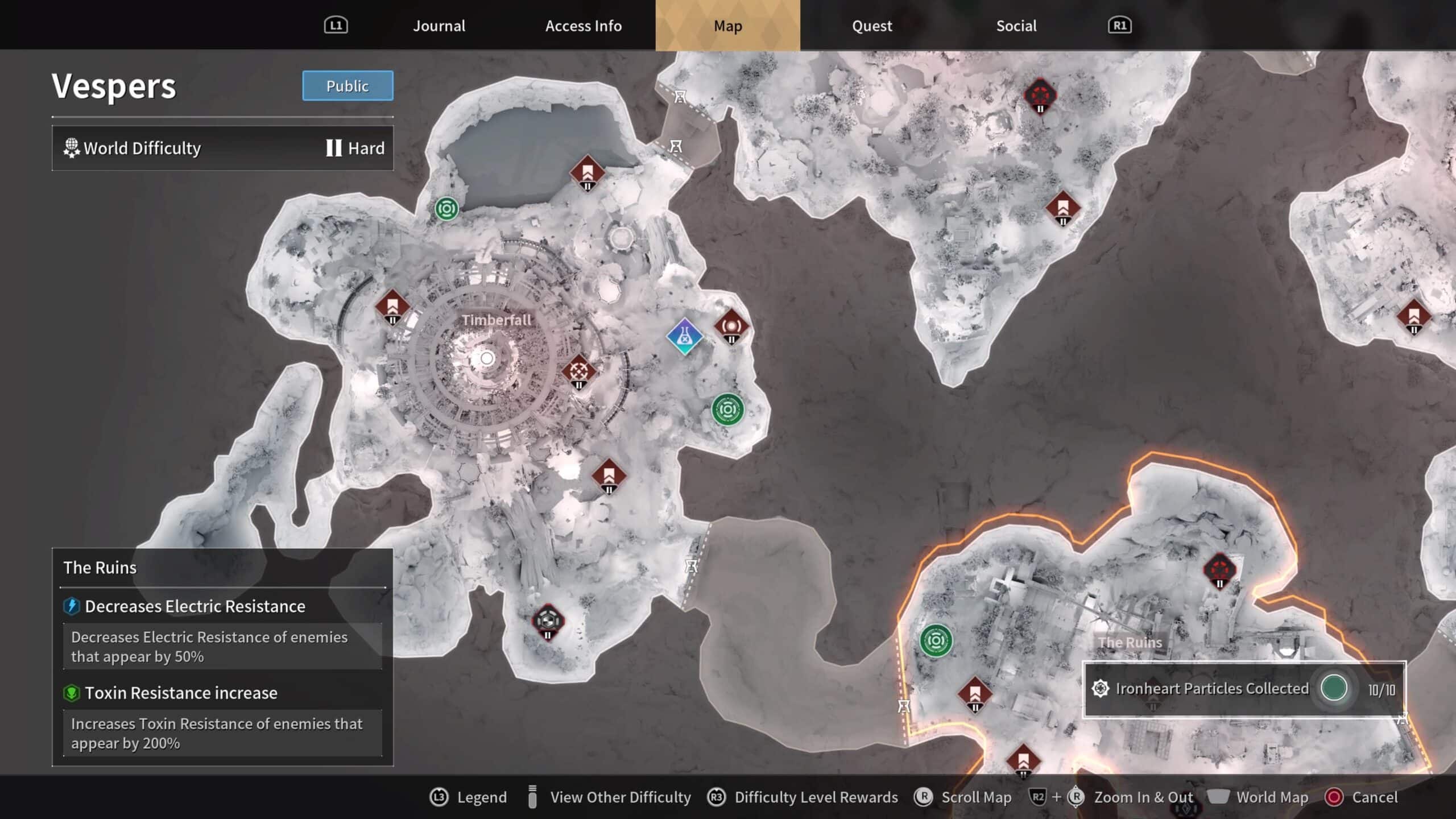Open the World Difficulty Hard row
The height and width of the screenshot is (819, 1456).
coord(222,148)
